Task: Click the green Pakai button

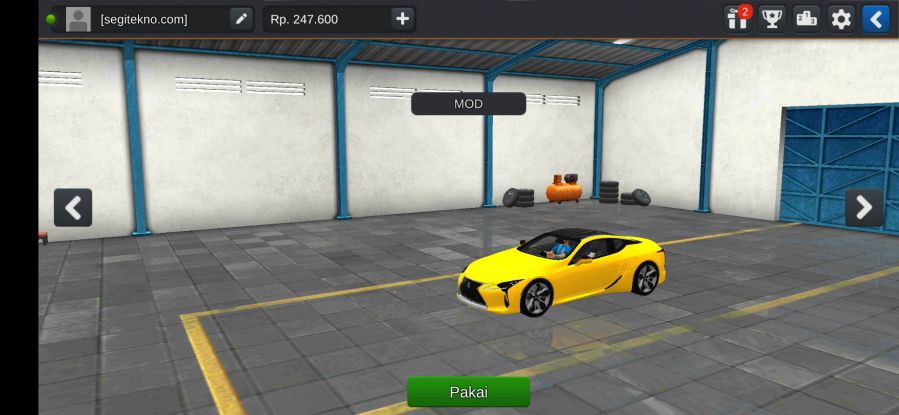Action: coord(468,391)
